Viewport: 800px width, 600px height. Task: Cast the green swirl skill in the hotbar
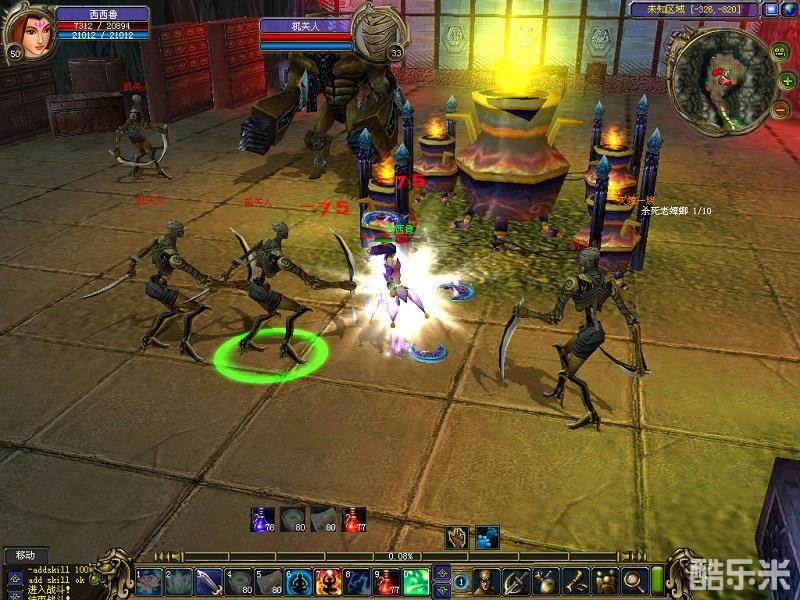(416, 580)
